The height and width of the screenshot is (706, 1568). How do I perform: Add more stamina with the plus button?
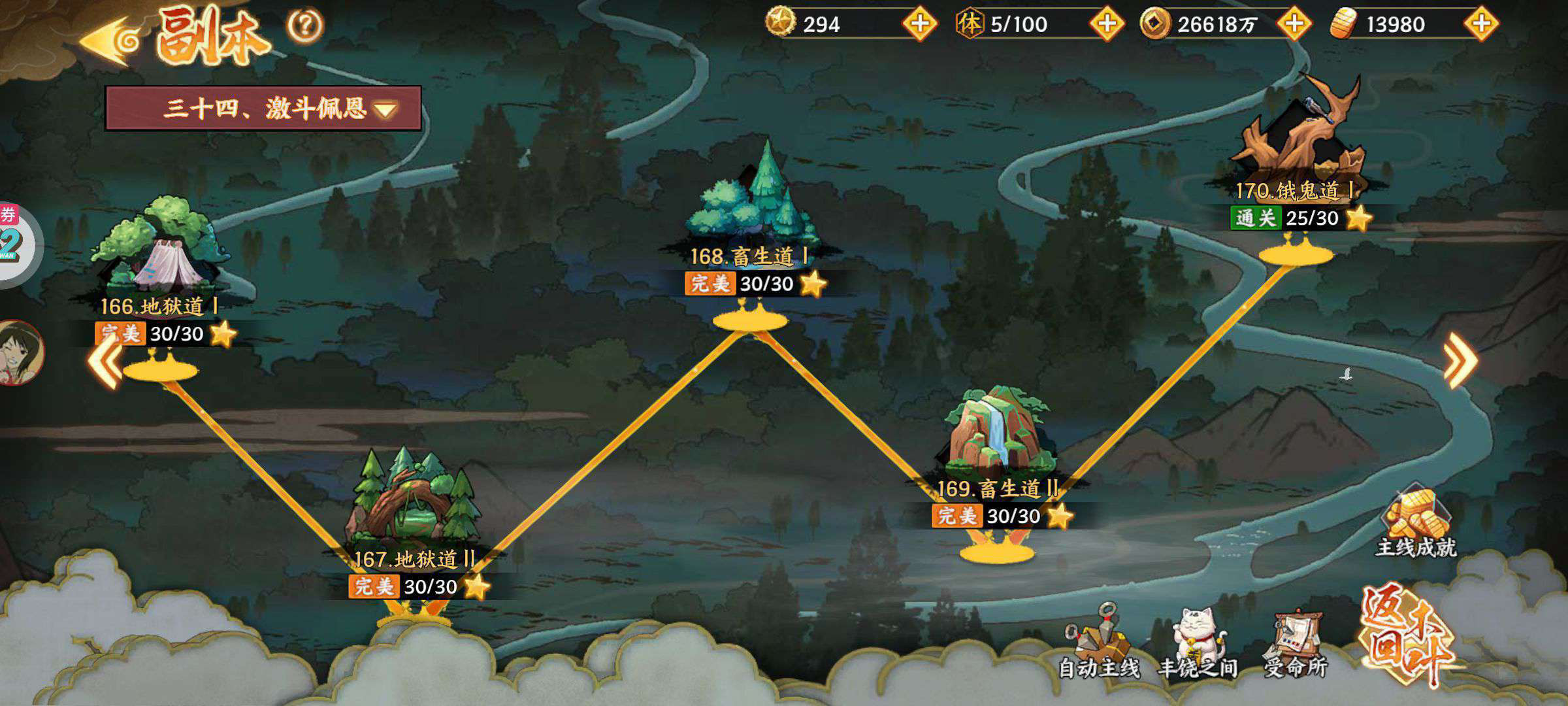[x=1107, y=24]
